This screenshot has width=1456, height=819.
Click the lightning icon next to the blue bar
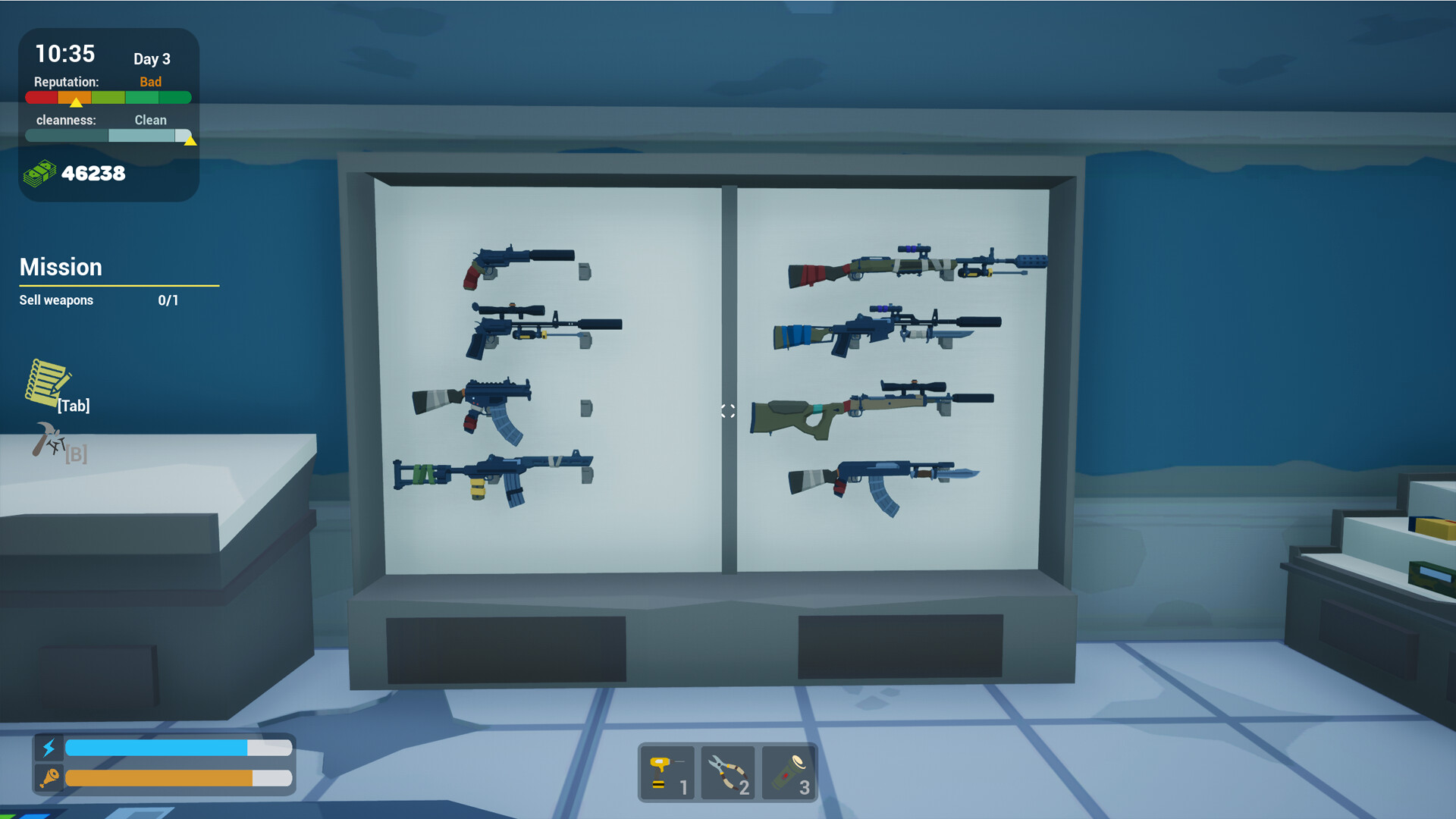49,748
